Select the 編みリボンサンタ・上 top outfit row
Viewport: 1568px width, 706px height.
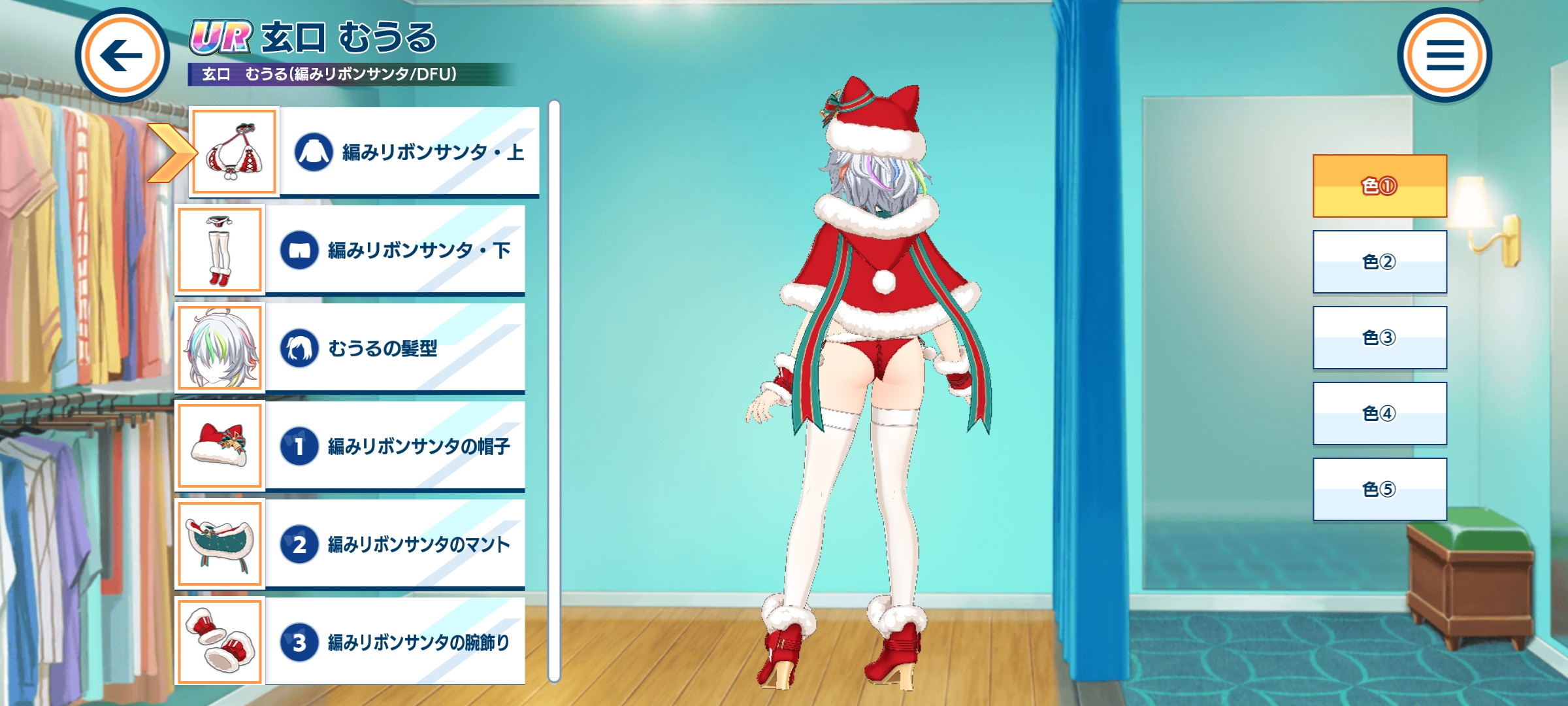pos(408,152)
